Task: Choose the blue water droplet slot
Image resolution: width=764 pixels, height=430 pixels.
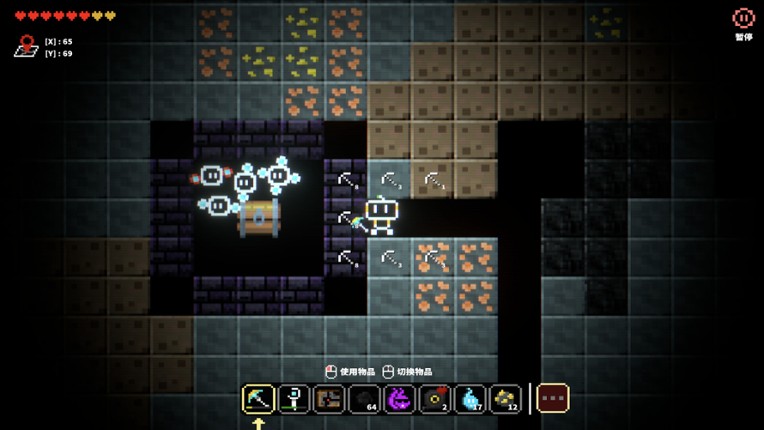Action: tap(470, 398)
